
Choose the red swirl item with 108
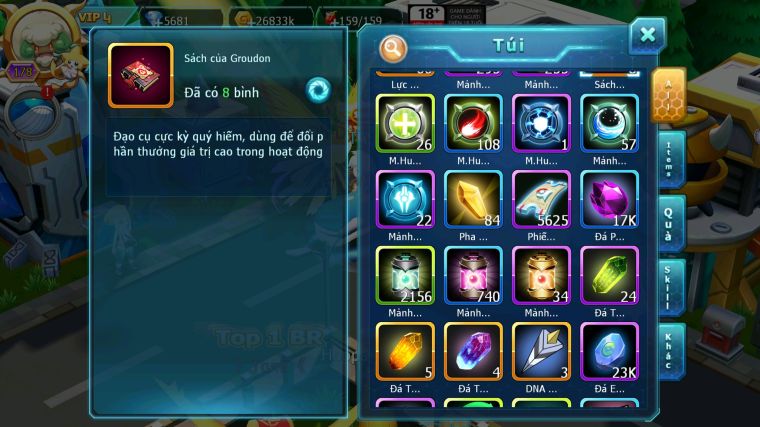pos(473,124)
